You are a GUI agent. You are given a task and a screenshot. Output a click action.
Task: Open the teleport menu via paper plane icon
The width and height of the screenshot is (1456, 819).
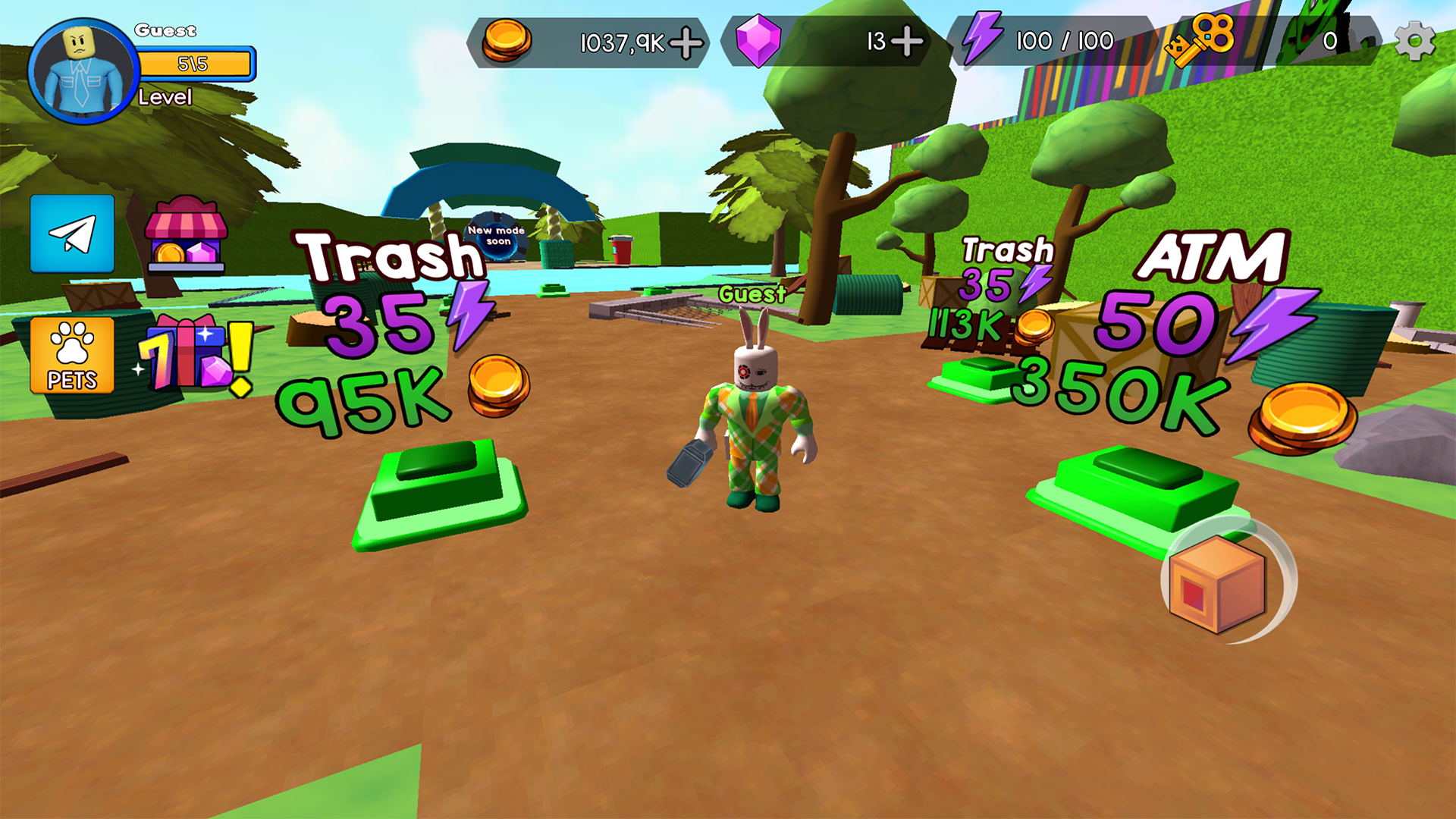(x=72, y=235)
